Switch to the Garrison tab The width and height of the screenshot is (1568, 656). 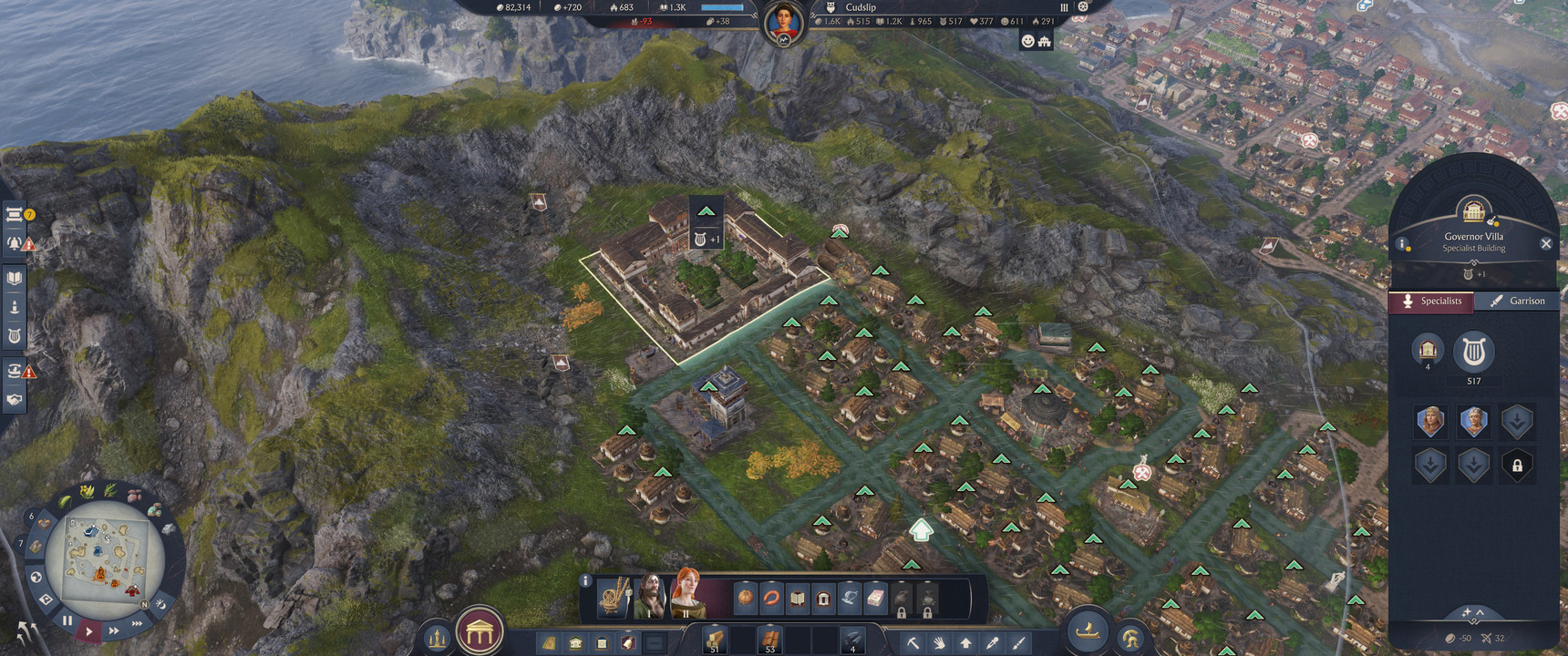pyautogui.click(x=1517, y=302)
